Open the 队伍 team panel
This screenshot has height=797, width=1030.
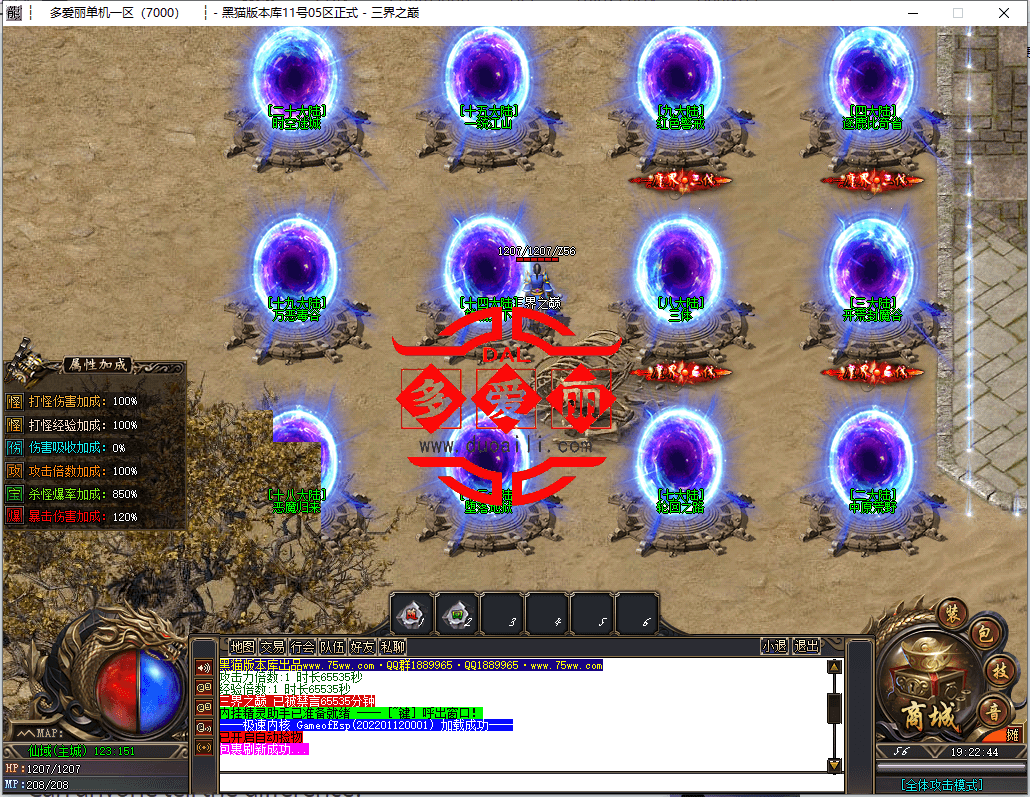pyautogui.click(x=332, y=646)
